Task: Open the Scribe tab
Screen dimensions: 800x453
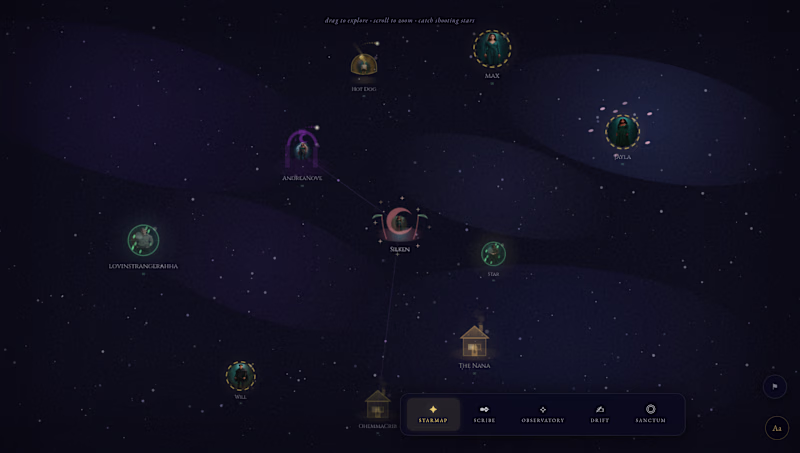Action: click(x=484, y=413)
